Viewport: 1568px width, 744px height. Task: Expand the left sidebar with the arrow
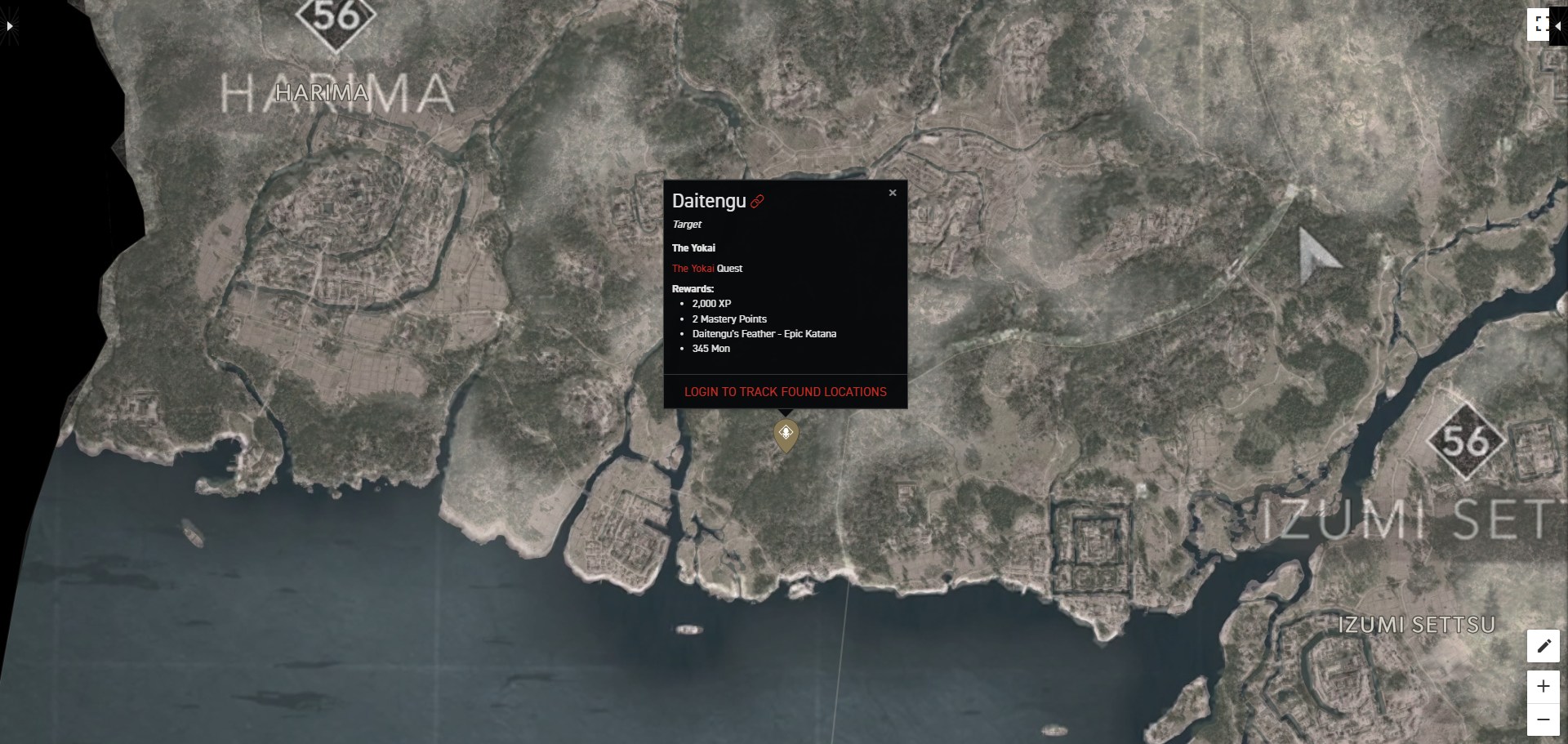[x=9, y=25]
